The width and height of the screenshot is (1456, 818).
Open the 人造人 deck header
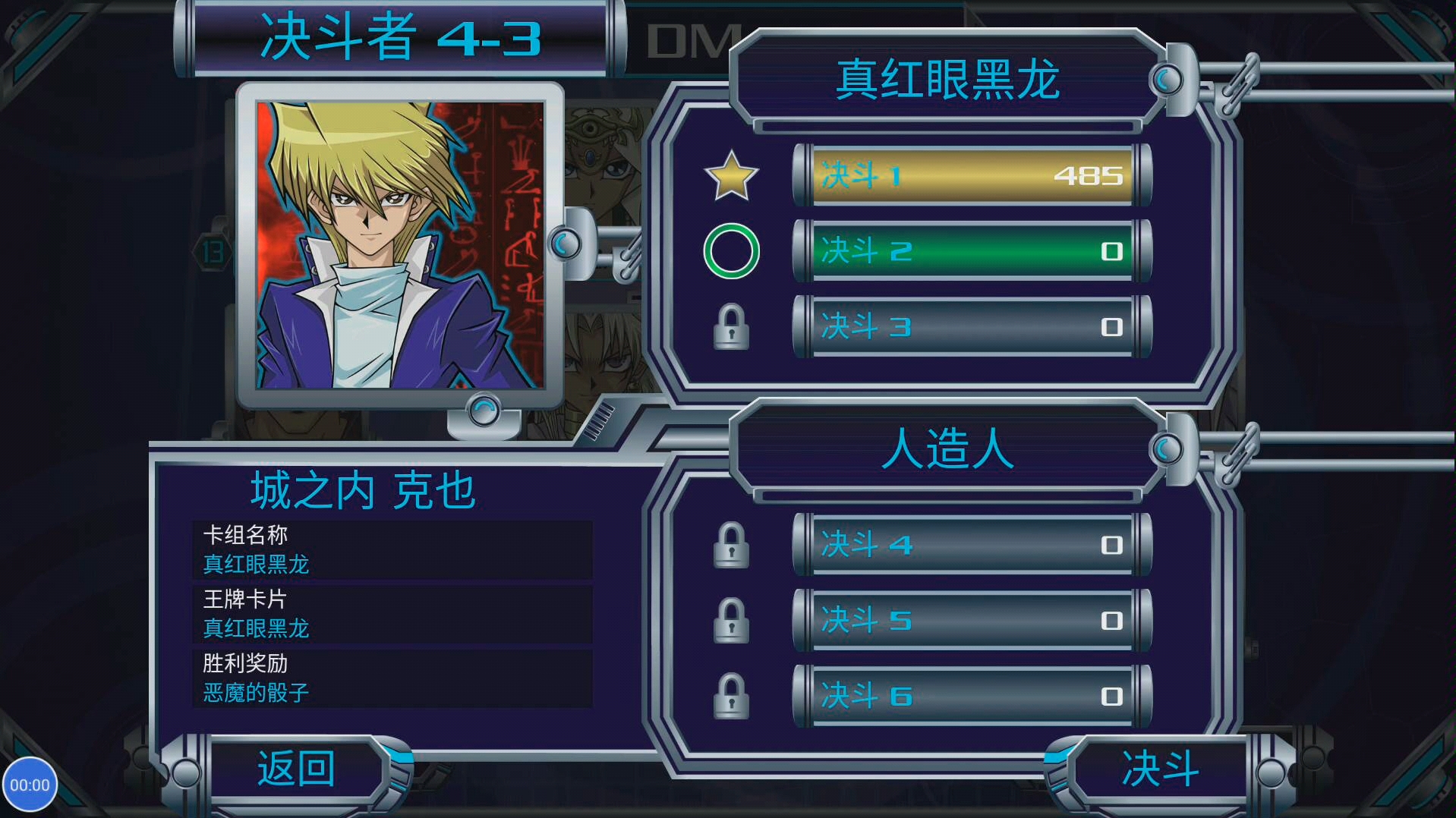coord(947,448)
